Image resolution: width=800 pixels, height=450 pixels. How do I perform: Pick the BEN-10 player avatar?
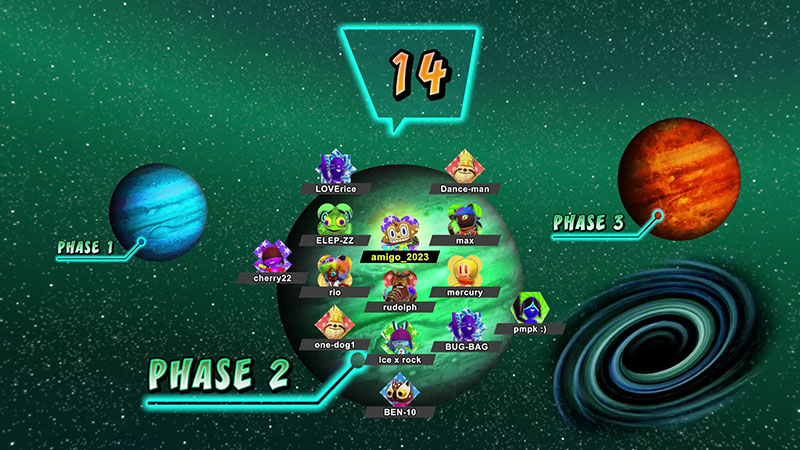click(399, 391)
